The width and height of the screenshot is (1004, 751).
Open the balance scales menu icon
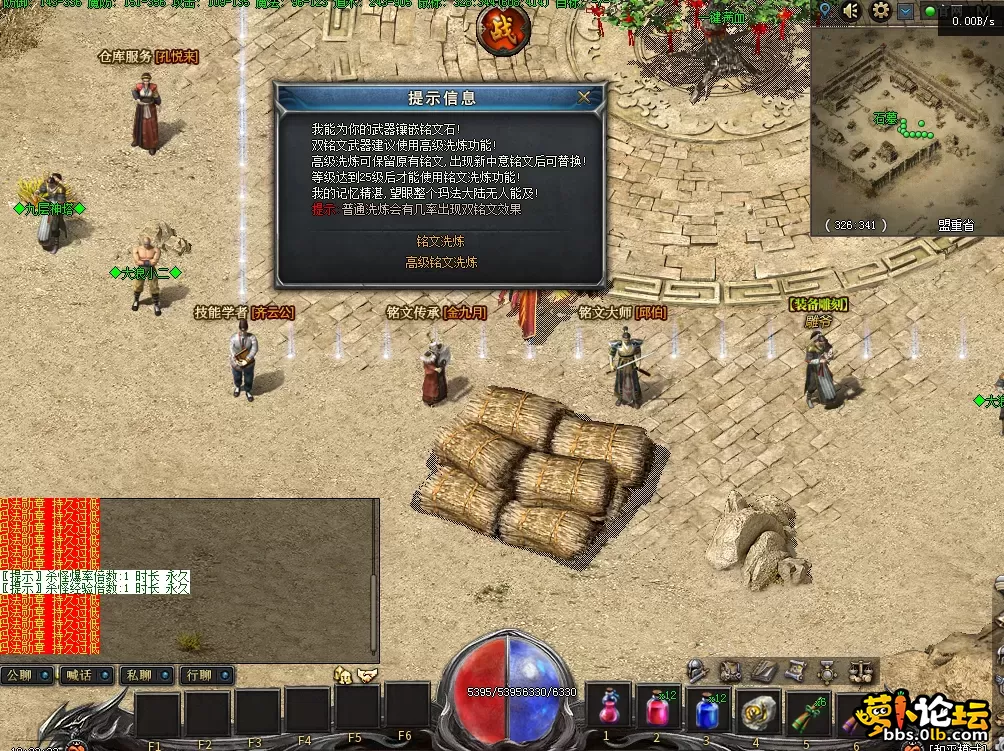860,670
